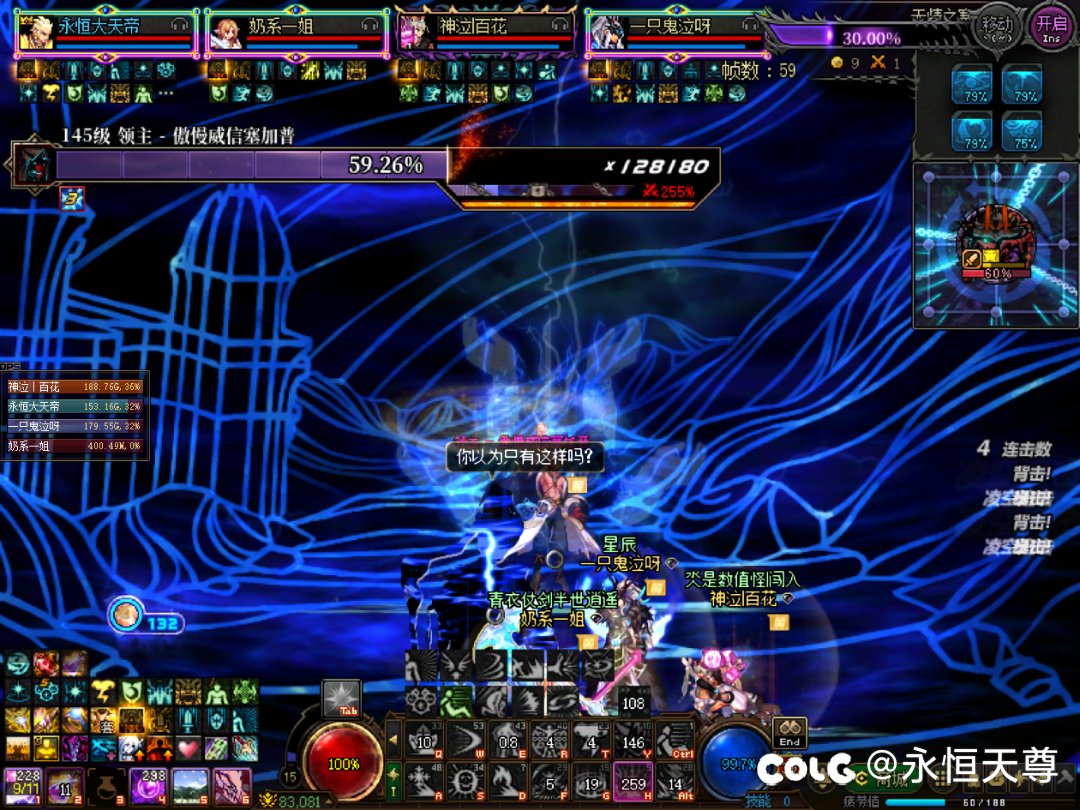Image resolution: width=1080 pixels, height=810 pixels.
Task: Click the awakening burst skill labeled Tab
Action: coord(342,699)
